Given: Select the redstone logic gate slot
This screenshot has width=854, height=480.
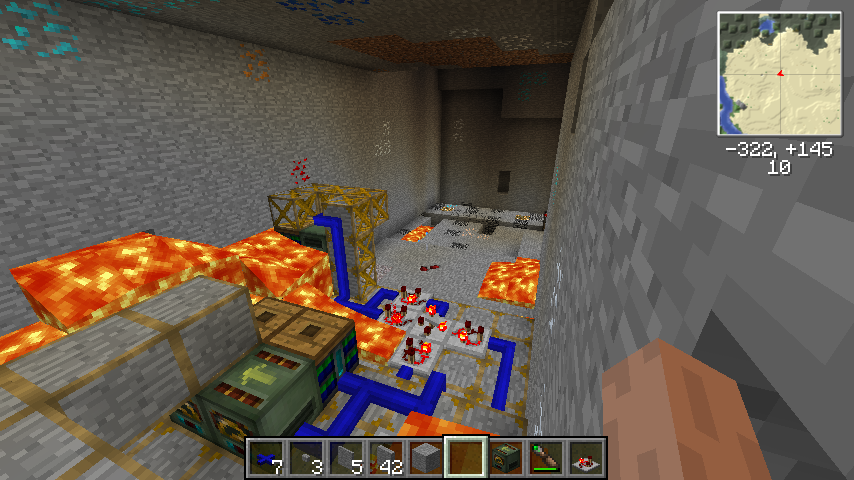Looking at the screenshot, I should click(586, 458).
